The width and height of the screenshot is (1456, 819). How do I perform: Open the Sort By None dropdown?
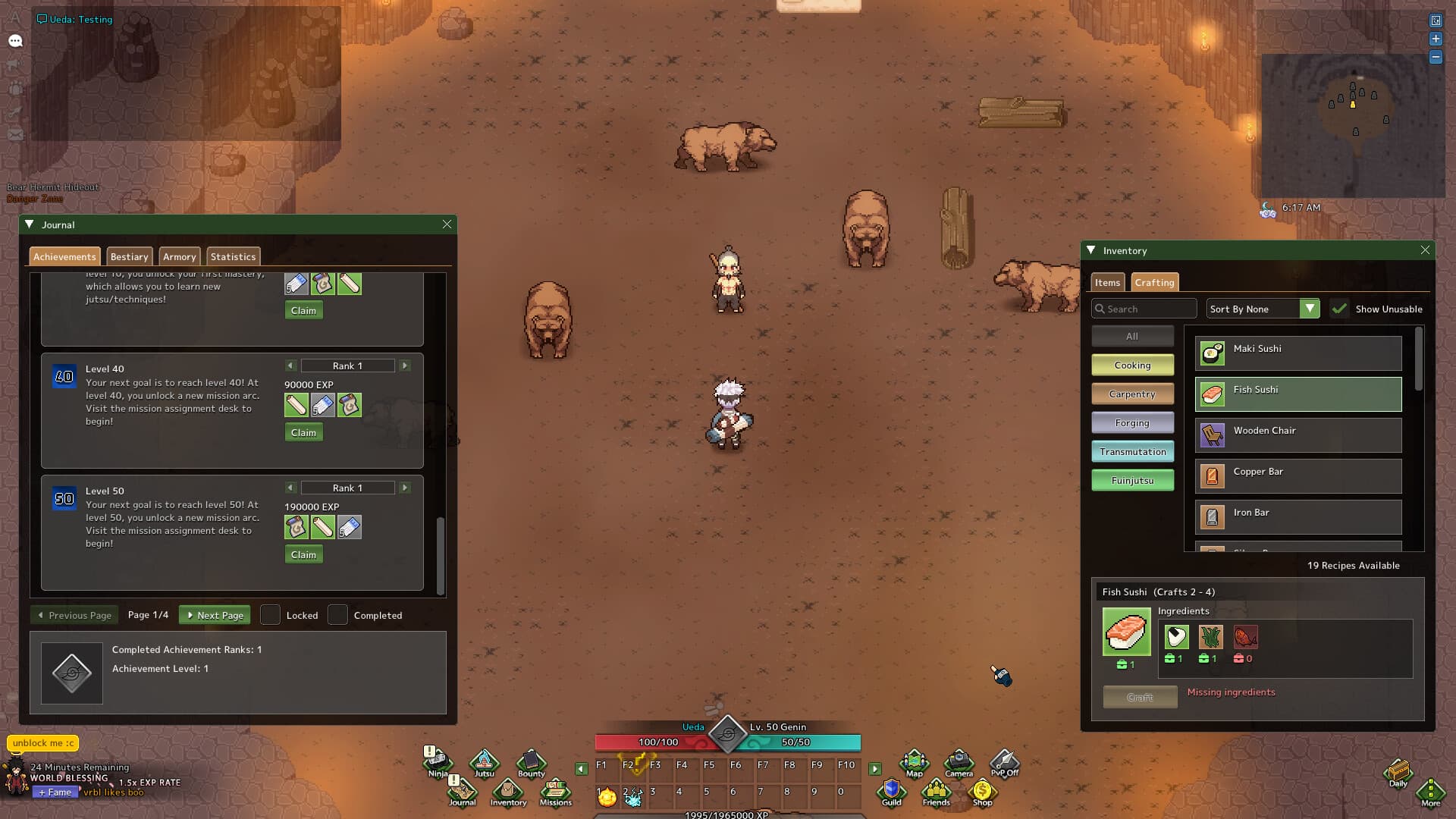[x=1262, y=309]
